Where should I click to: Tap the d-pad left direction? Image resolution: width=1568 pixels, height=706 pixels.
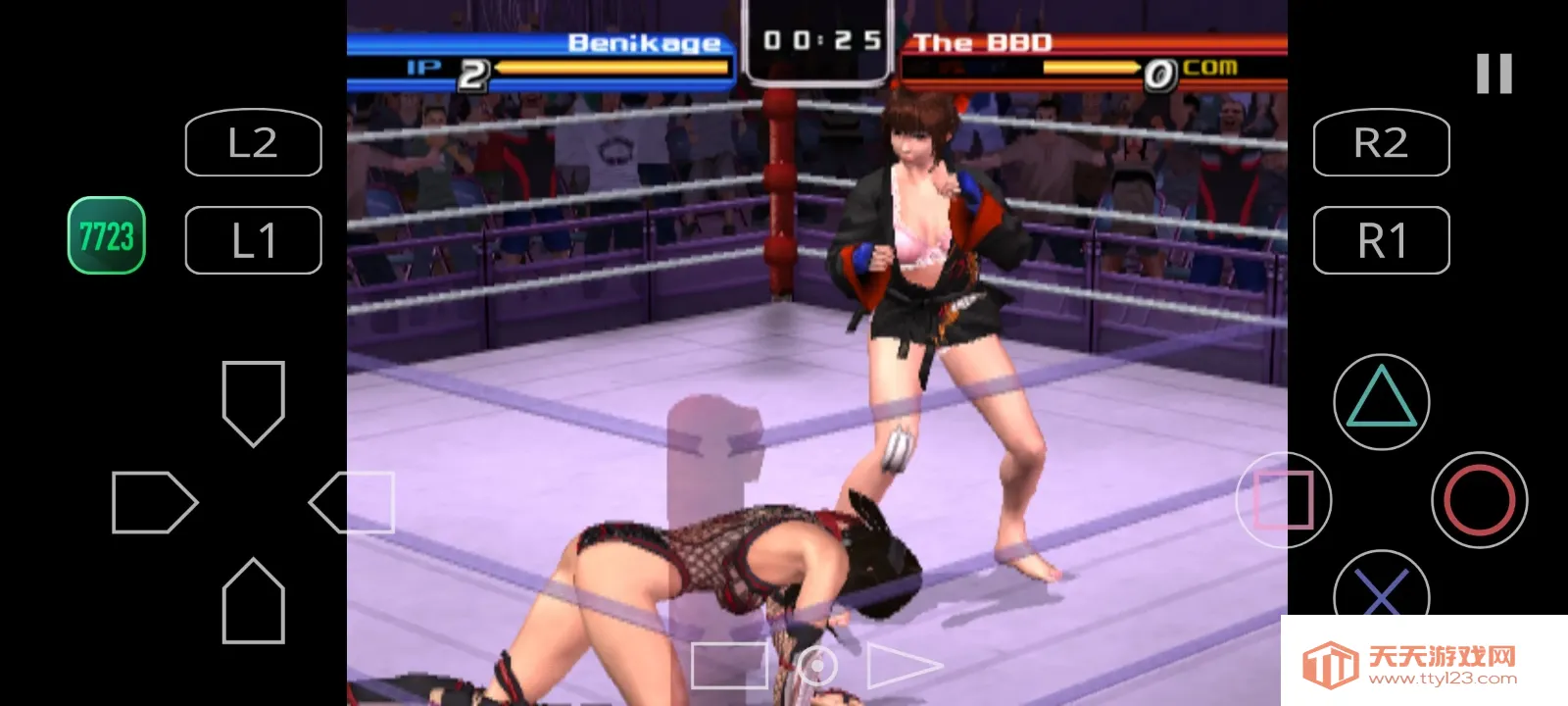(x=155, y=502)
